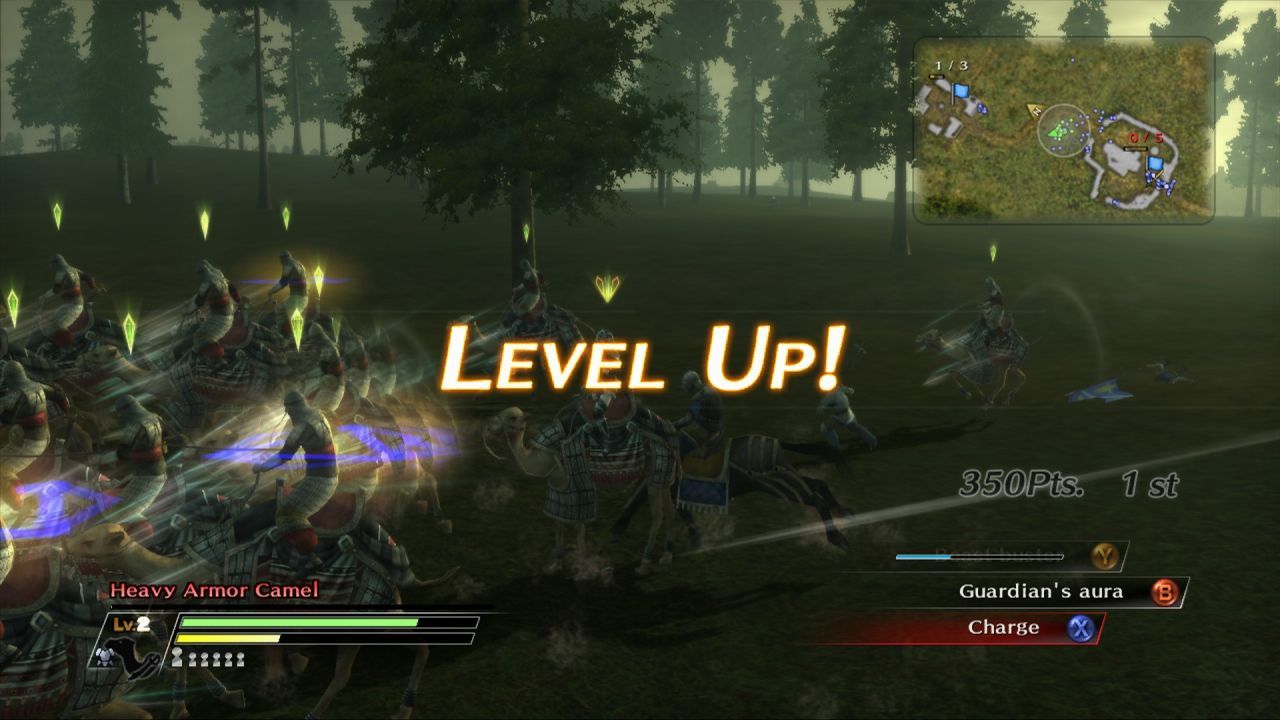This screenshot has height=720, width=1280.
Task: Open the battlefield minimap
Action: pyautogui.click(x=1063, y=130)
